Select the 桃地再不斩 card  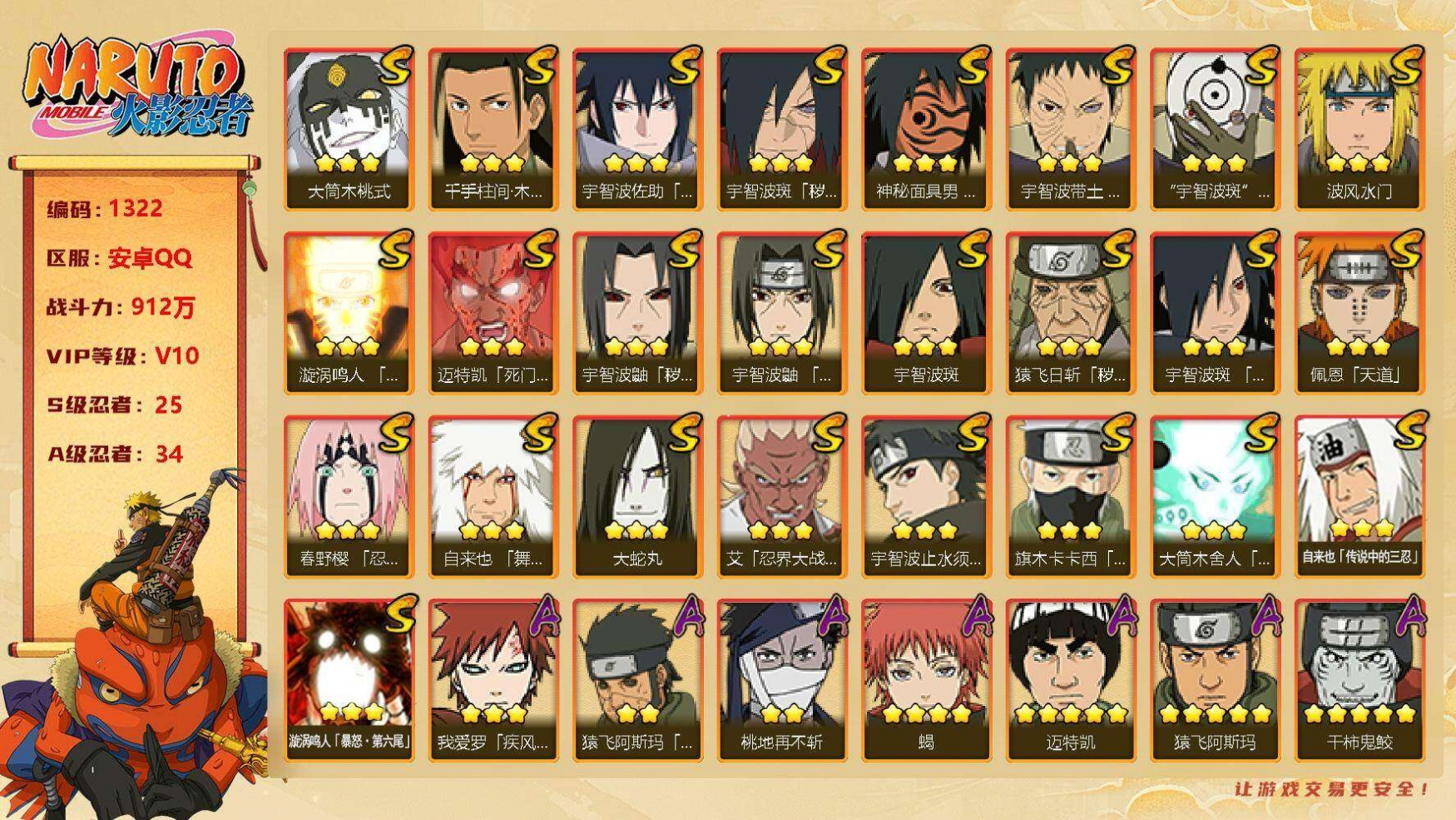pyautogui.click(x=781, y=678)
